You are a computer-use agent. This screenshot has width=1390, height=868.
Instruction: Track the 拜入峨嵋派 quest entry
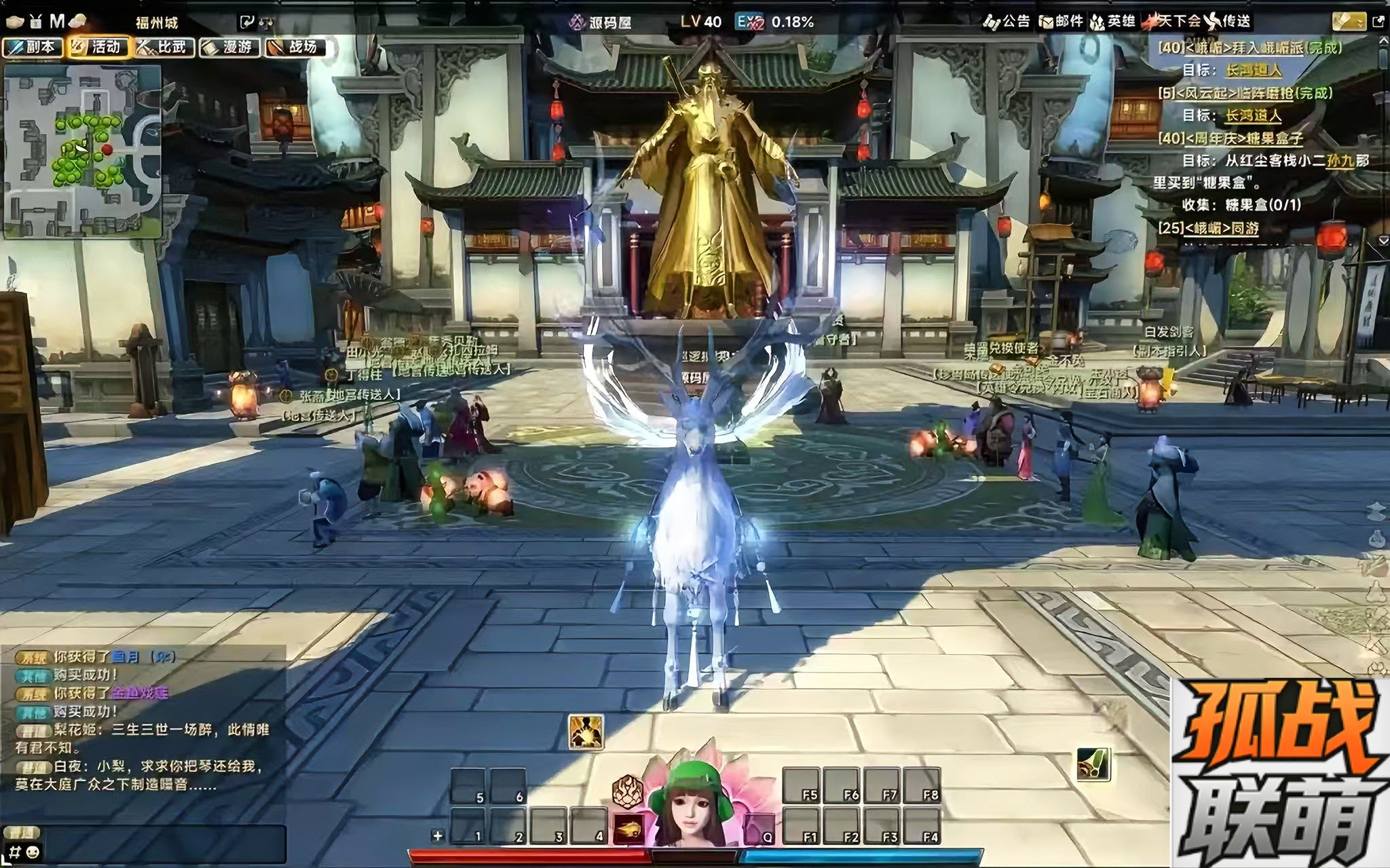(x=1250, y=48)
